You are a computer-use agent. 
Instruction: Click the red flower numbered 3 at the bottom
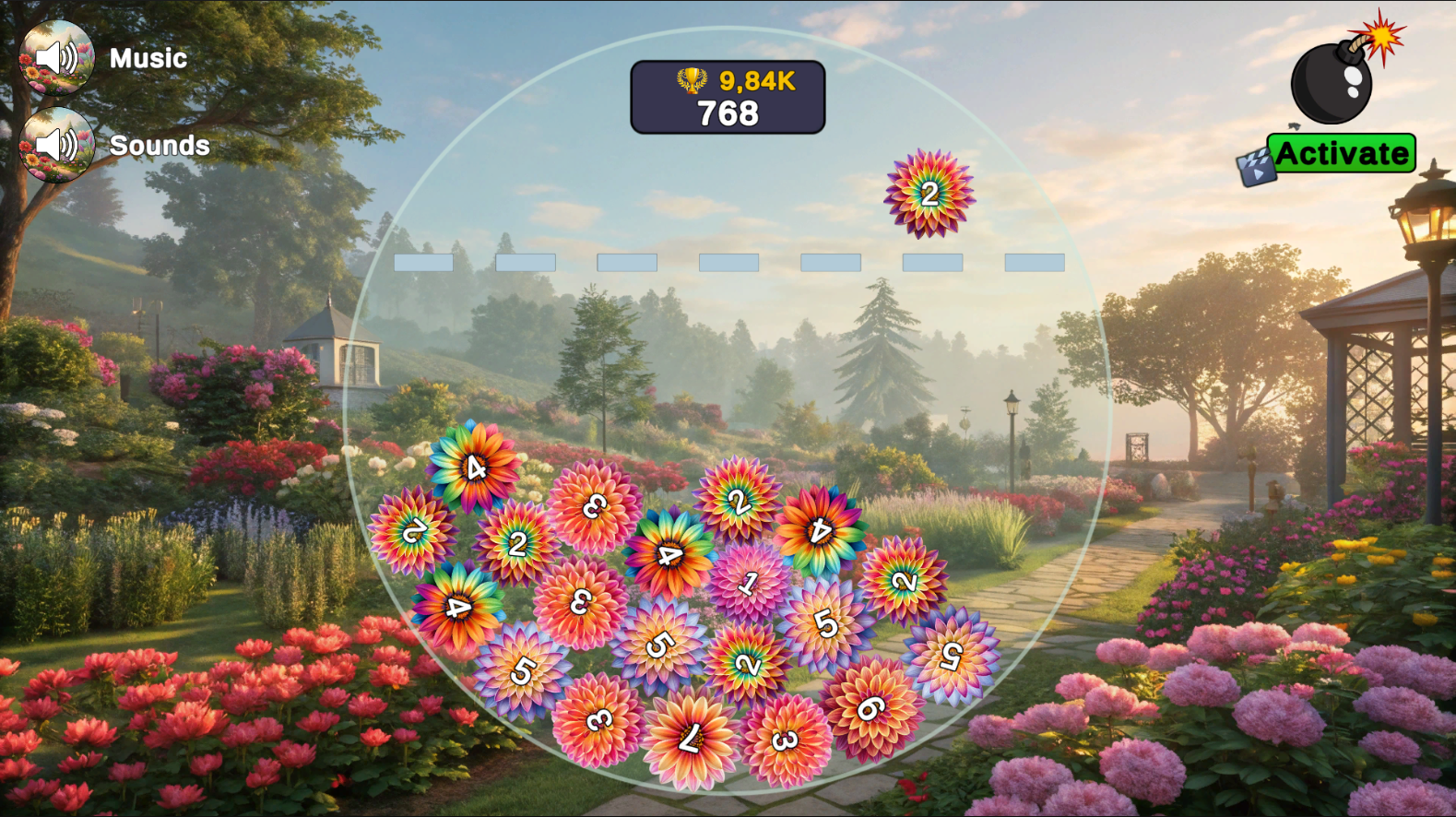[x=783, y=739]
